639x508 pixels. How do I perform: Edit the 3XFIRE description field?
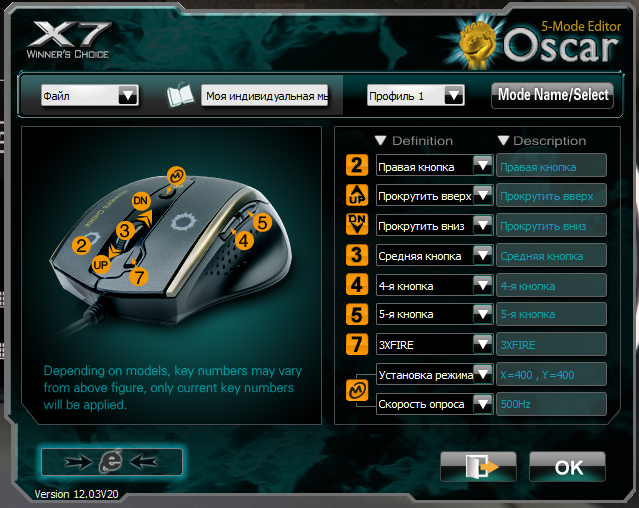point(551,344)
